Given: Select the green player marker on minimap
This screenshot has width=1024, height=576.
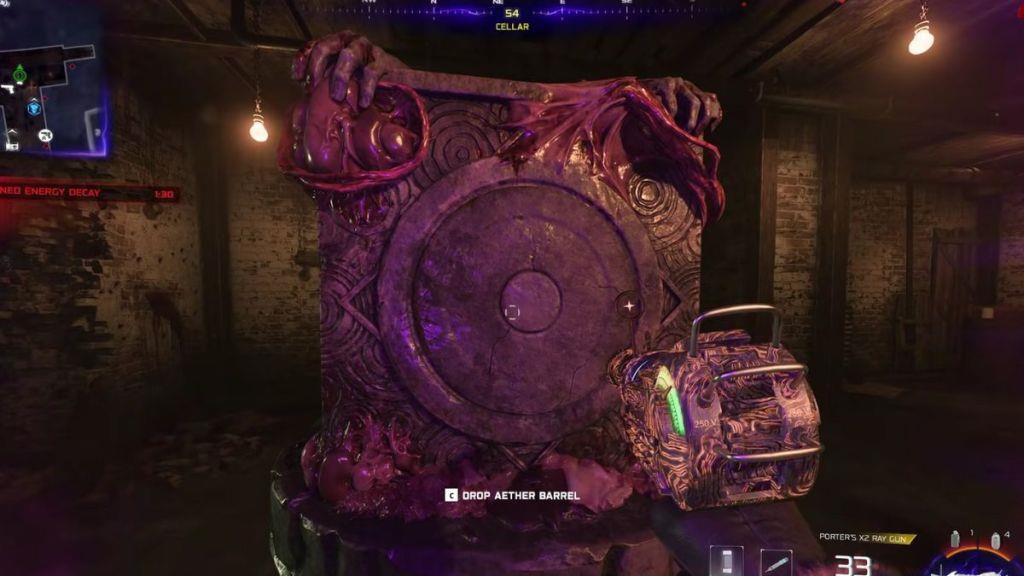Looking at the screenshot, I should [19, 72].
